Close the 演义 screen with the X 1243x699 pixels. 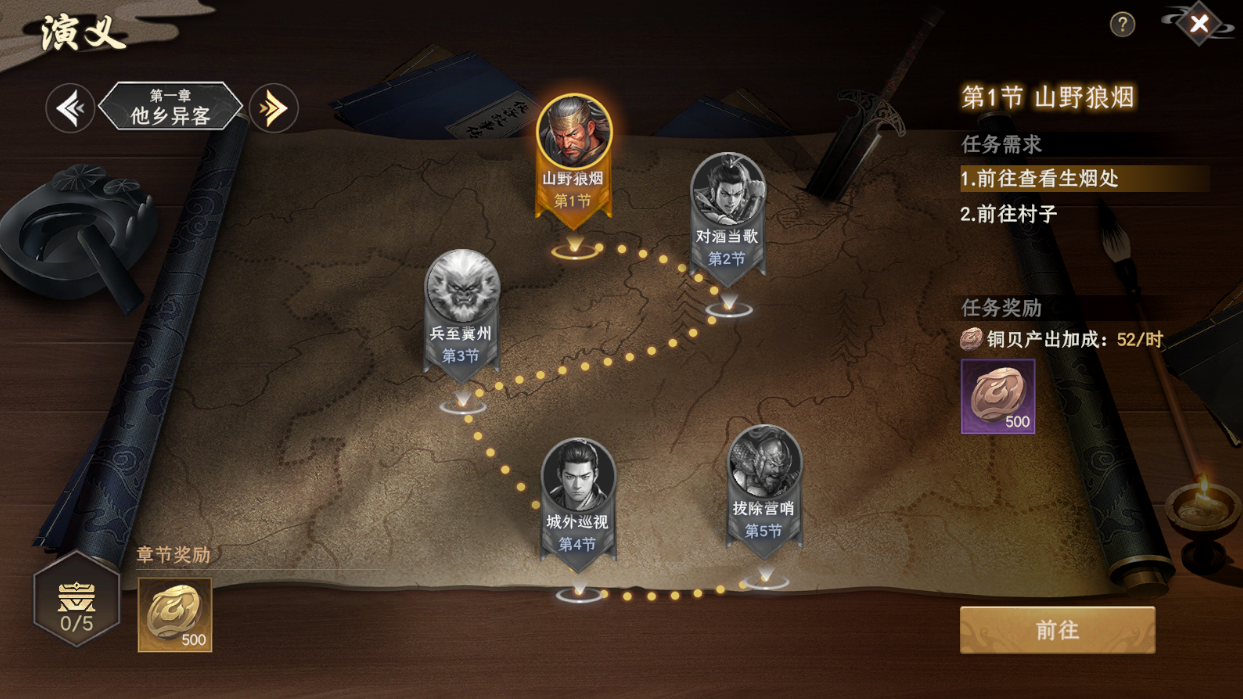click(x=1199, y=24)
